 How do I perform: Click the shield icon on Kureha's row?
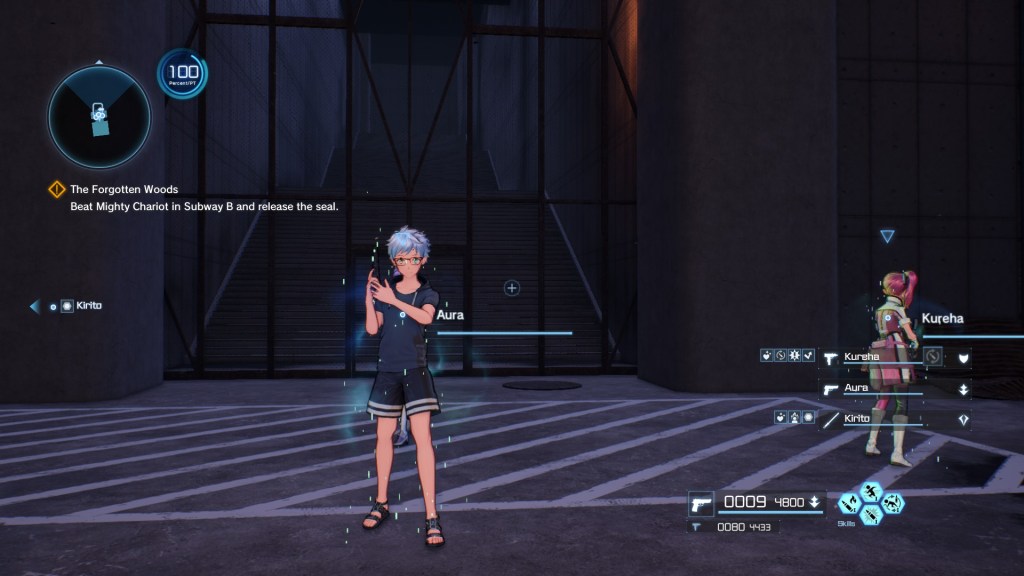(963, 356)
